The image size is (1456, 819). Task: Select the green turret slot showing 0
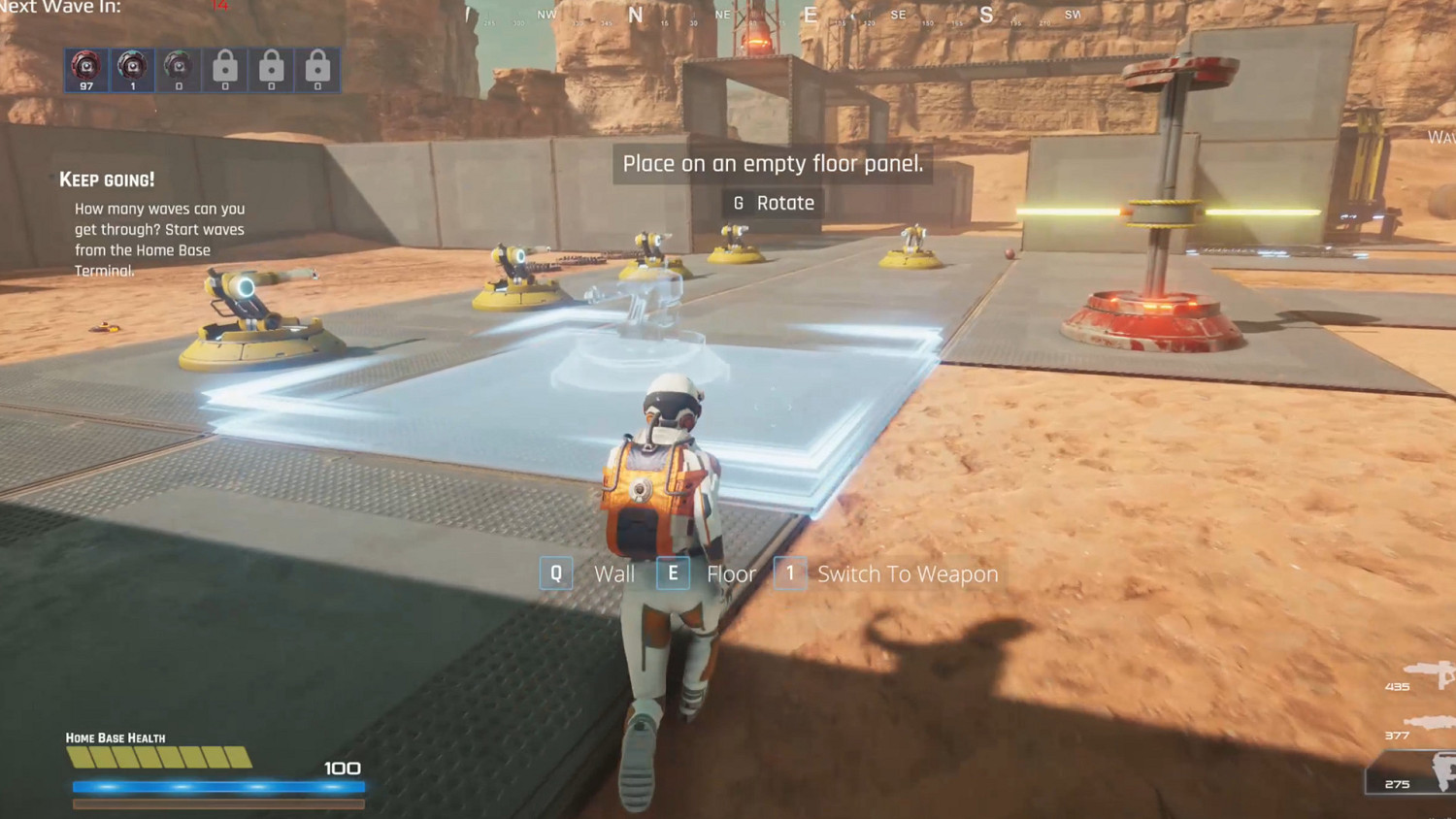pyautogui.click(x=179, y=69)
